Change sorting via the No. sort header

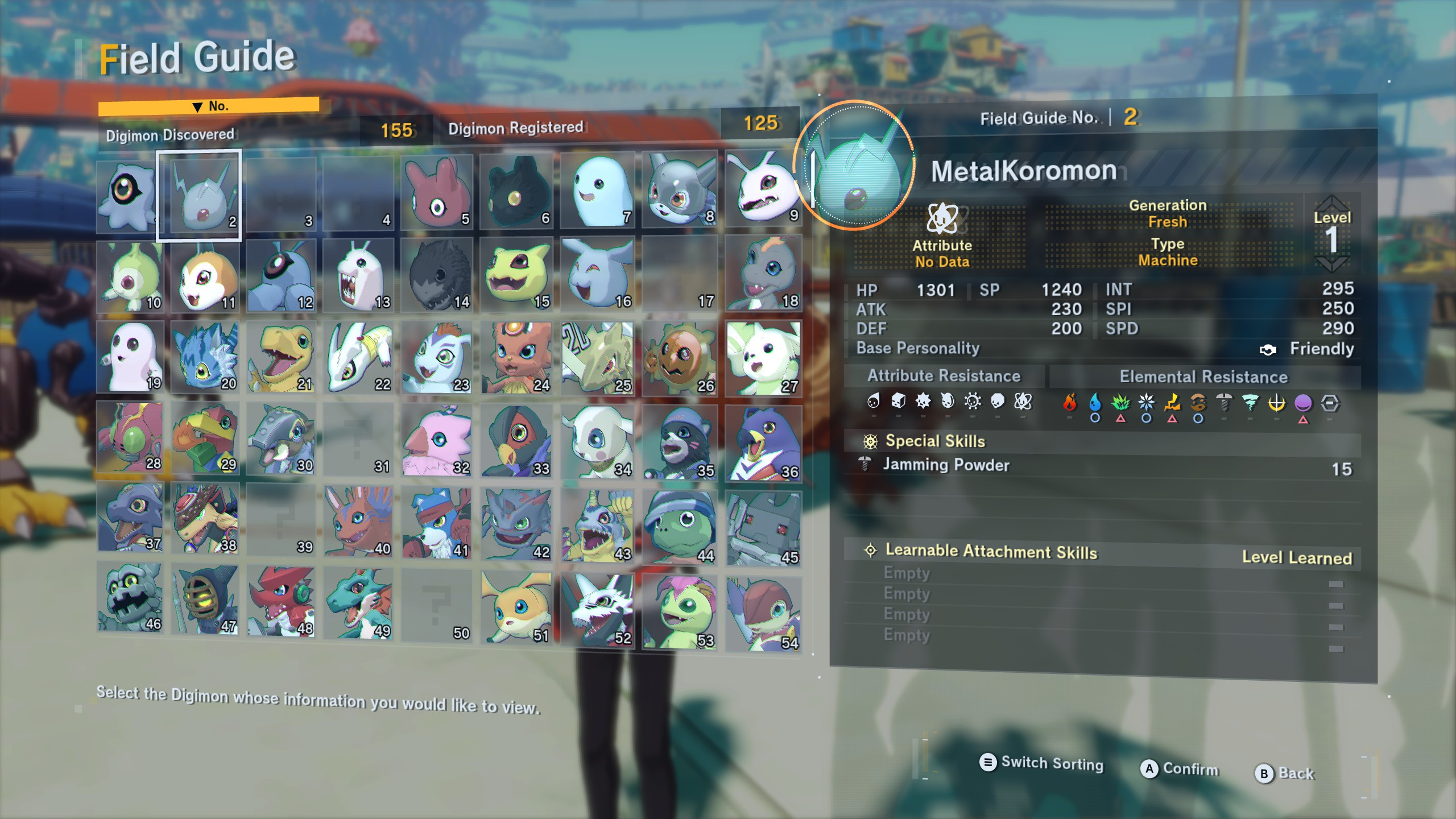(209, 106)
